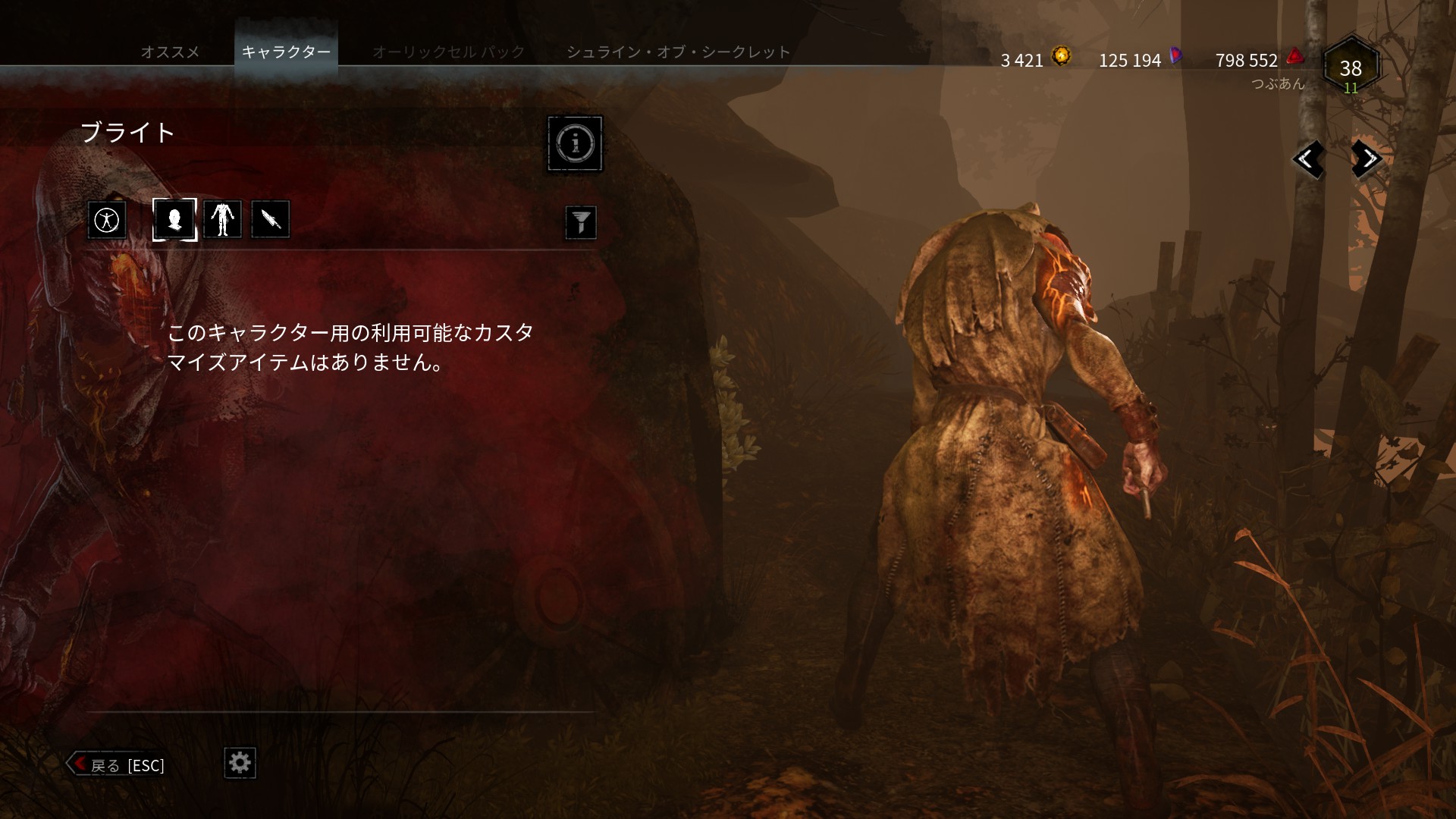Go to the previous killer with left arrow
Viewport: 1456px width, 819px height.
[x=1309, y=160]
